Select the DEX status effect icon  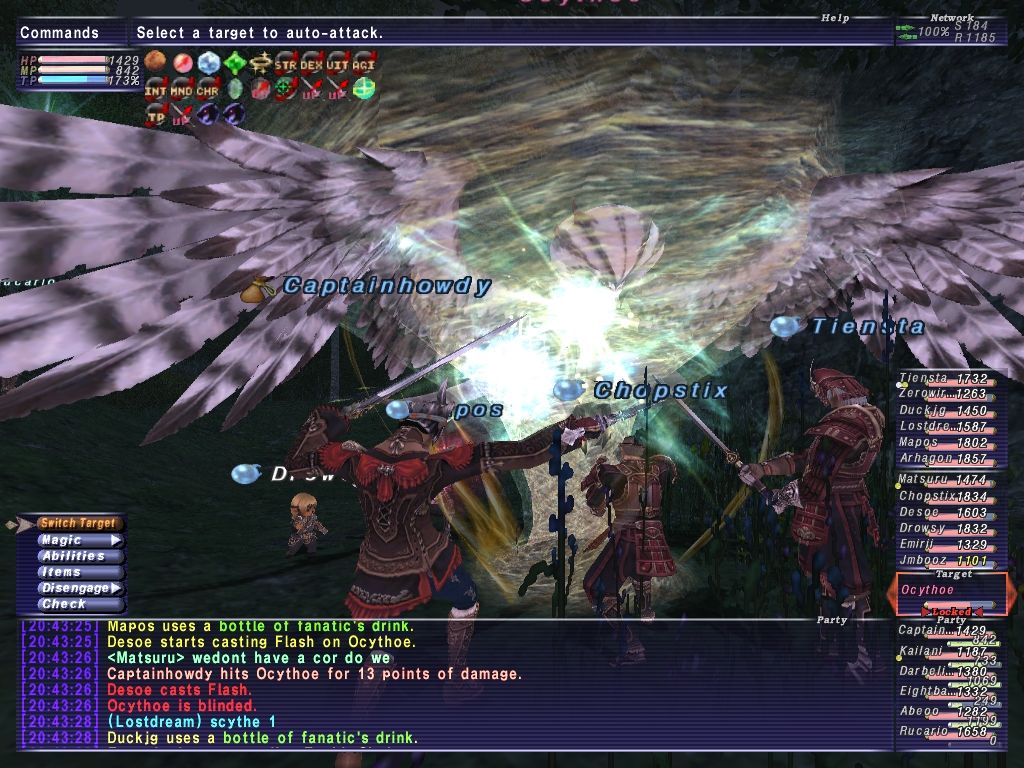[311, 64]
